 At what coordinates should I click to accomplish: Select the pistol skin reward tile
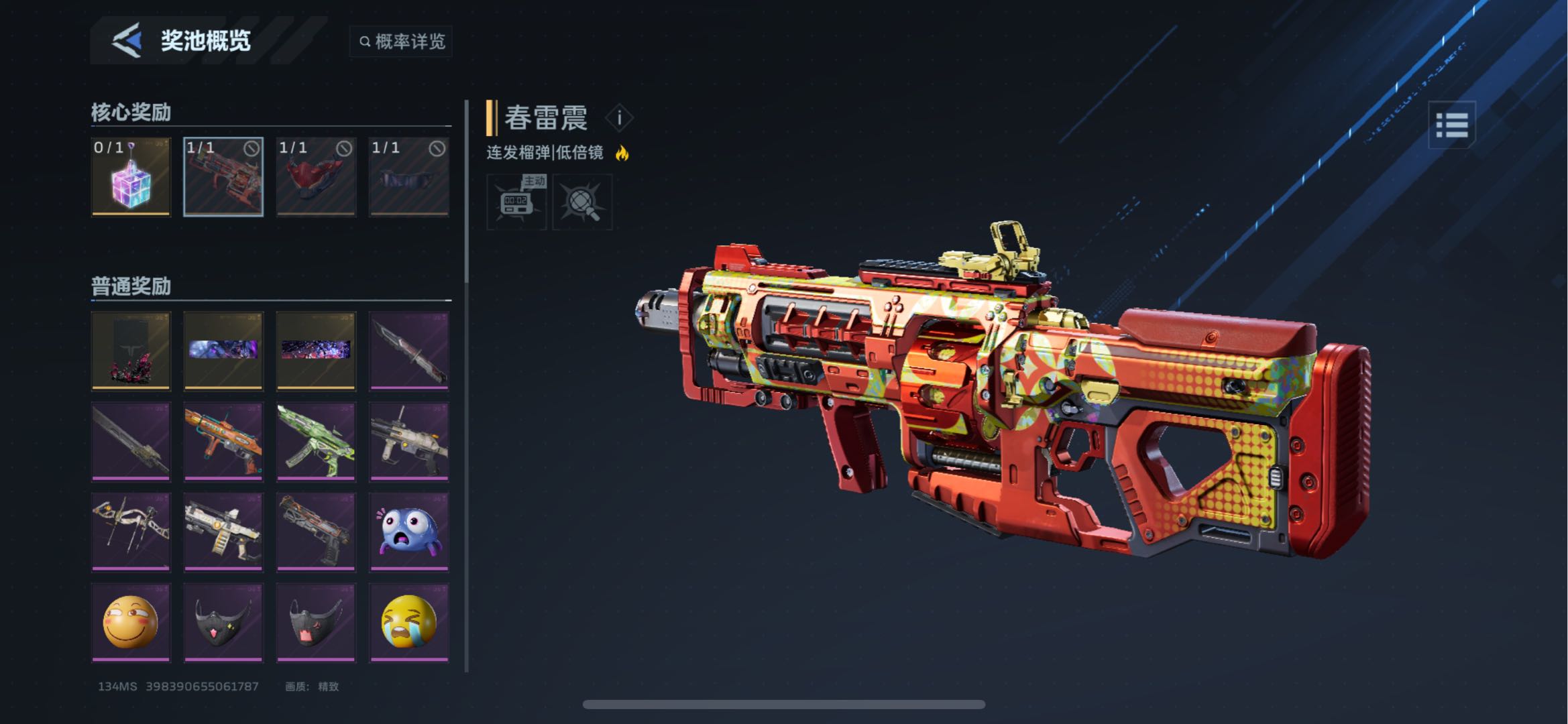pos(316,532)
